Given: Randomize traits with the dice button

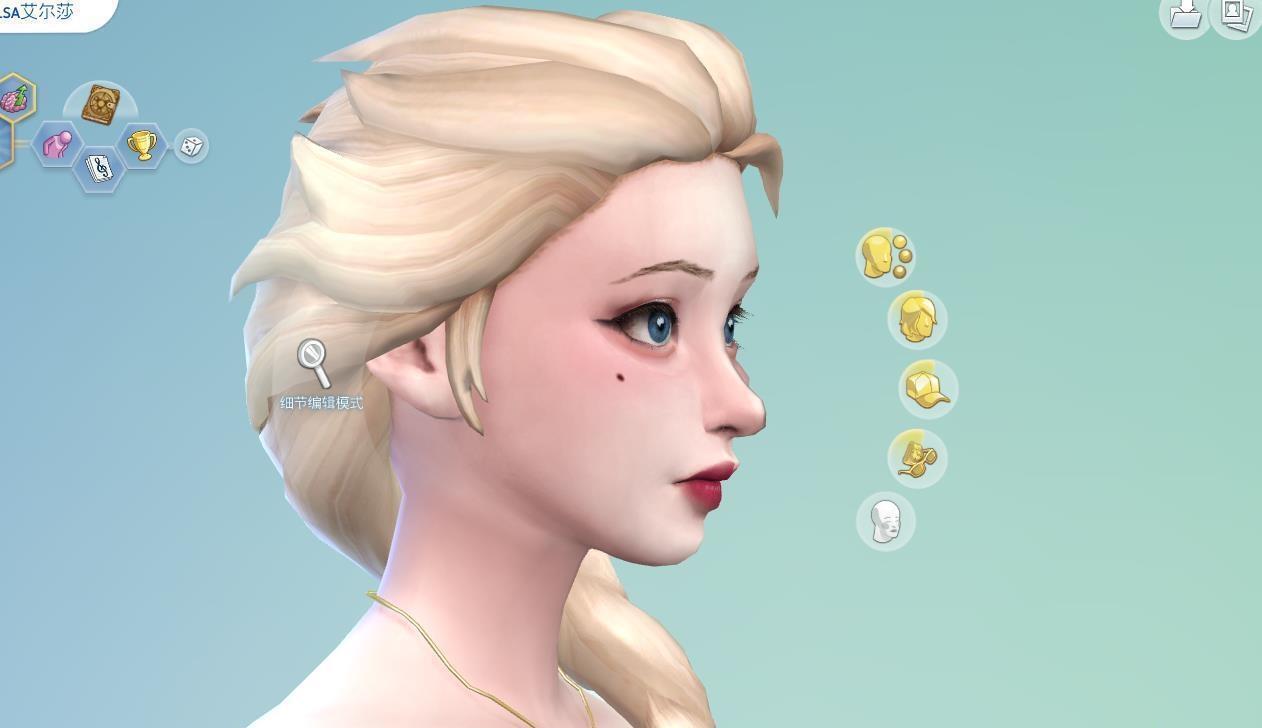Looking at the screenshot, I should [191, 146].
